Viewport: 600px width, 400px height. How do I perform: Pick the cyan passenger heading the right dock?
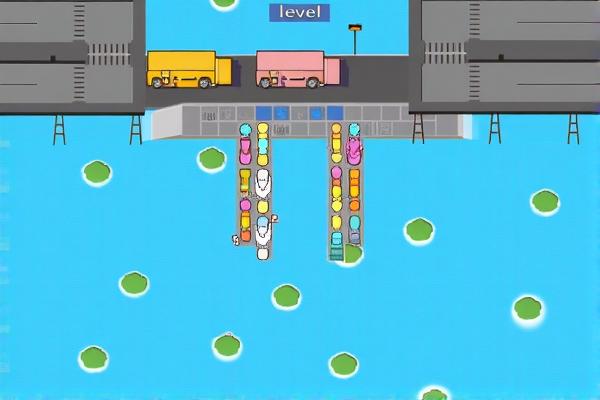click(x=354, y=130)
